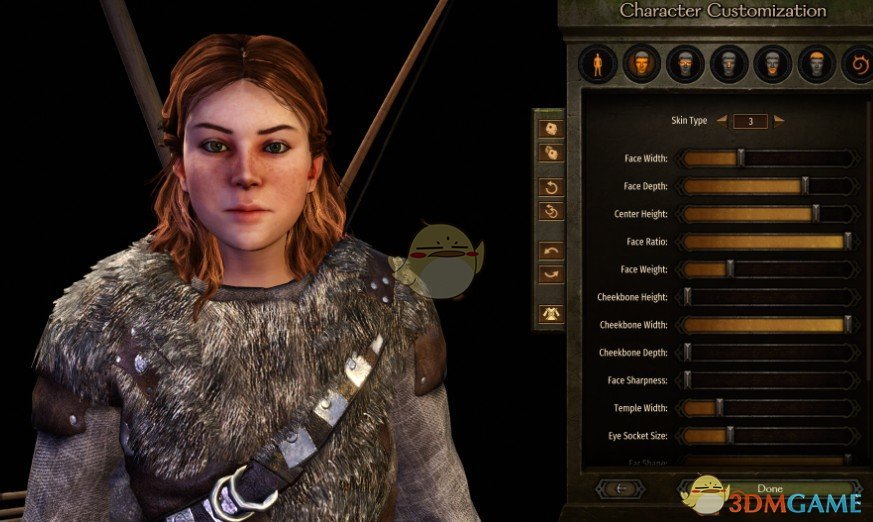This screenshot has height=522, width=873.
Task: Adjust the Cheekbone Height slider
Action: [687, 297]
